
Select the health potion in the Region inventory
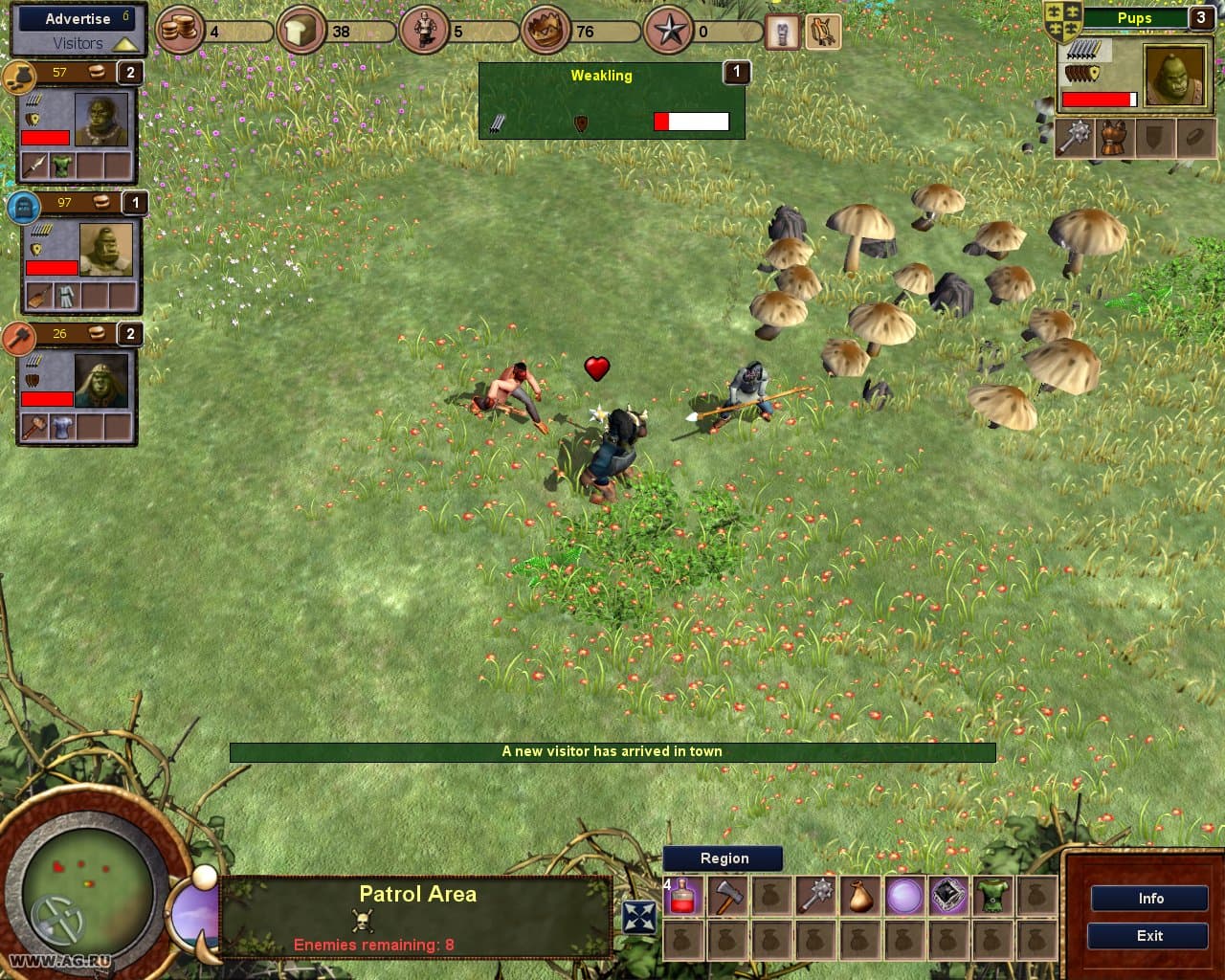point(681,895)
